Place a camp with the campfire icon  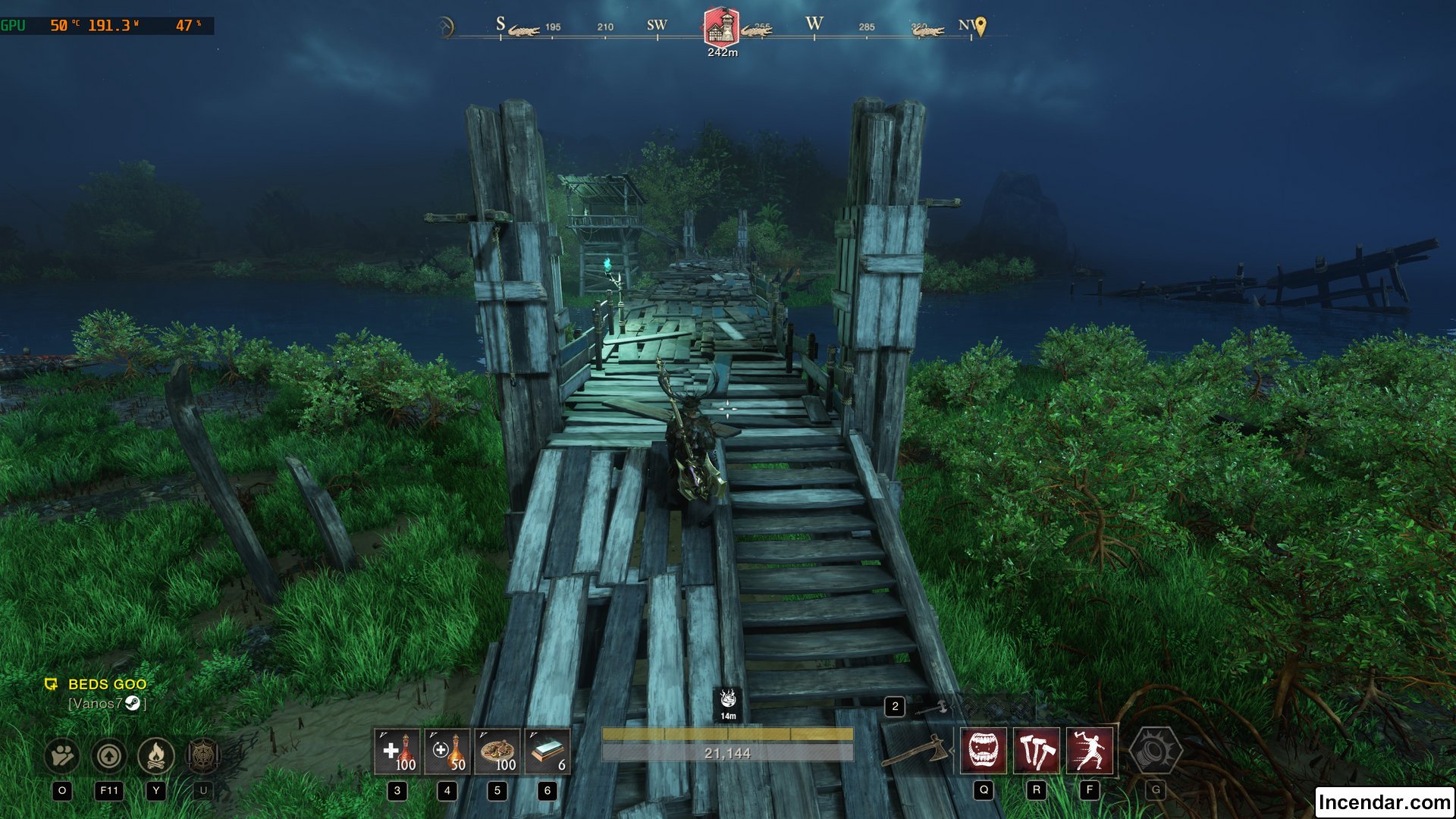click(156, 755)
